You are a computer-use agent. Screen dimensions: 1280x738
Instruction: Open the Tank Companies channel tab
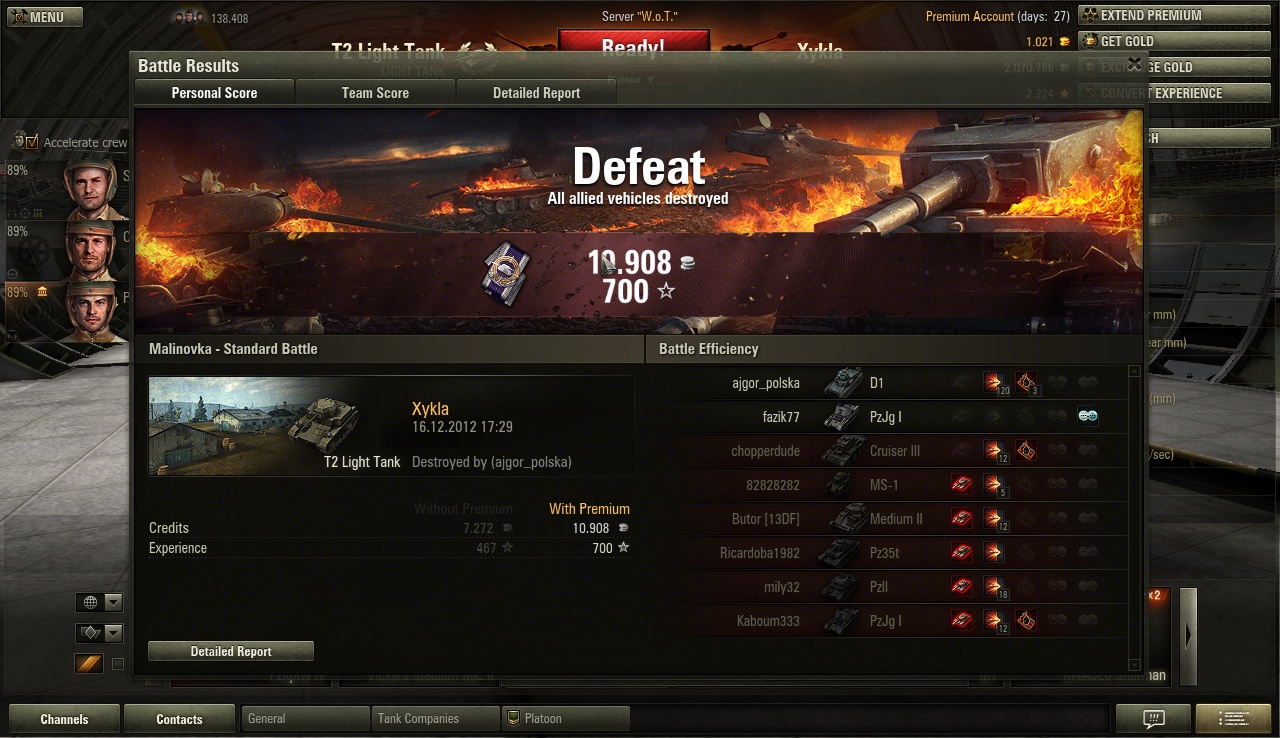434,718
